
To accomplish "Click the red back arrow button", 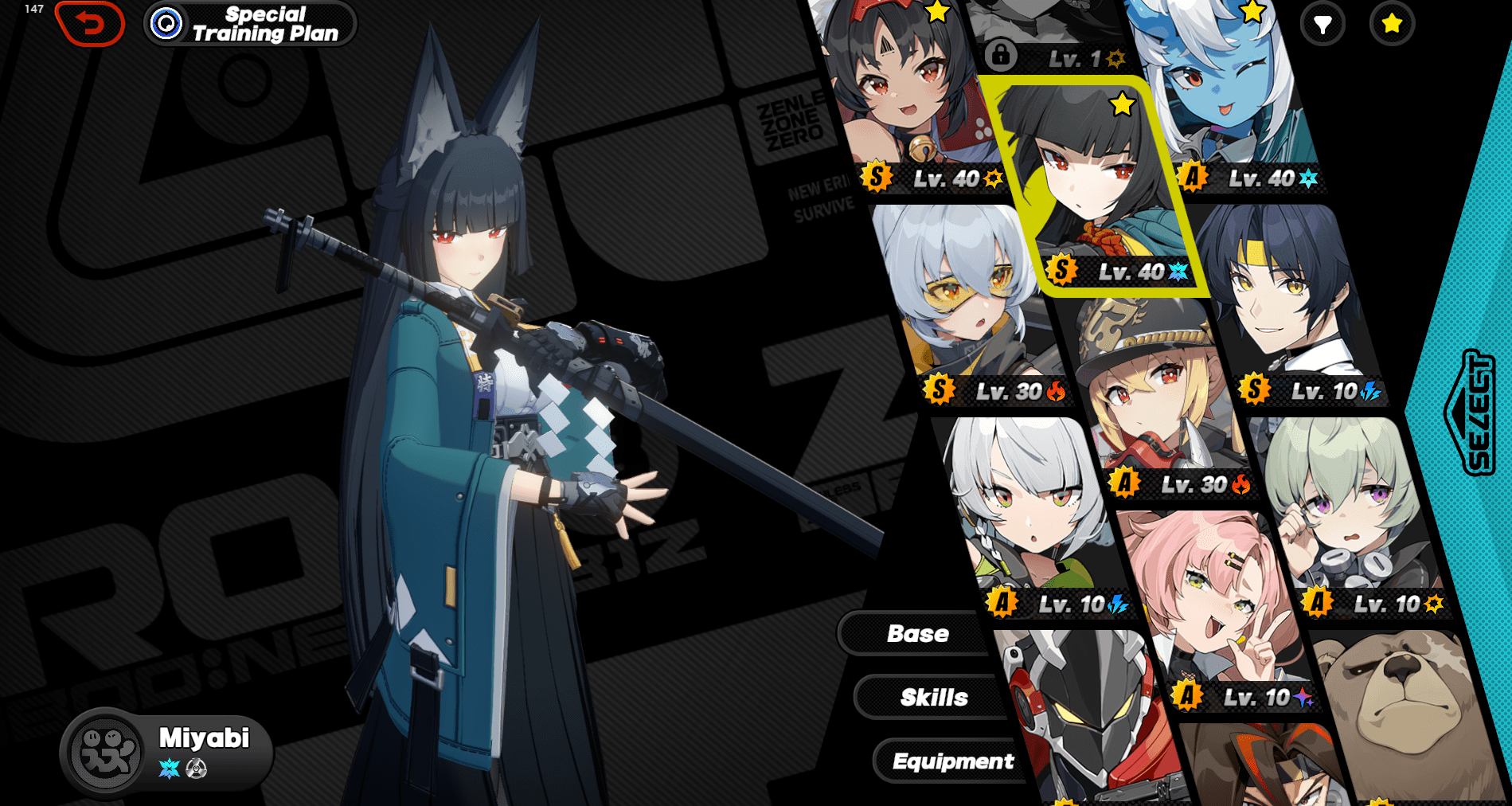I will [x=90, y=24].
